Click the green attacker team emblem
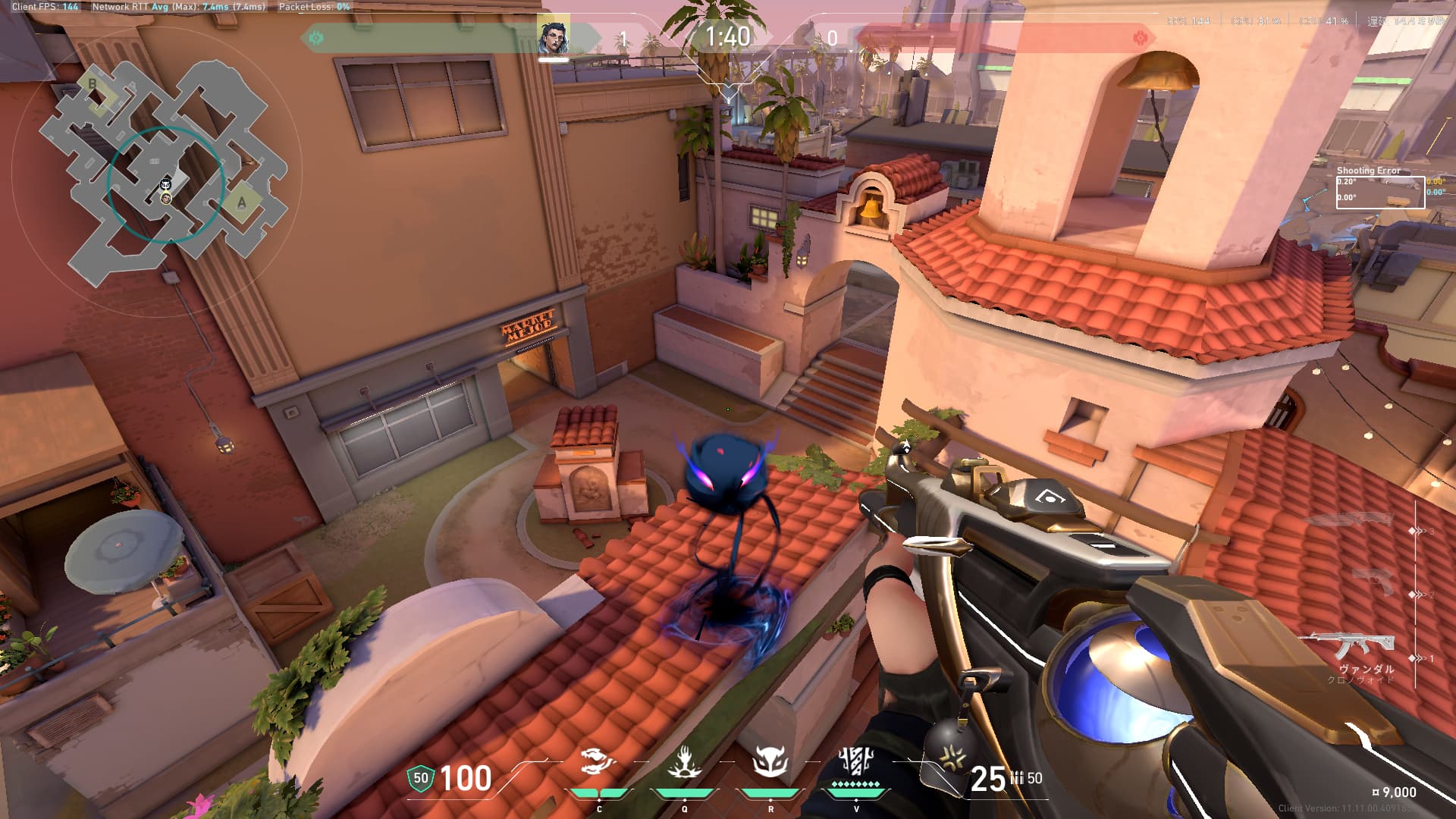The image size is (1456, 819). 316,37
